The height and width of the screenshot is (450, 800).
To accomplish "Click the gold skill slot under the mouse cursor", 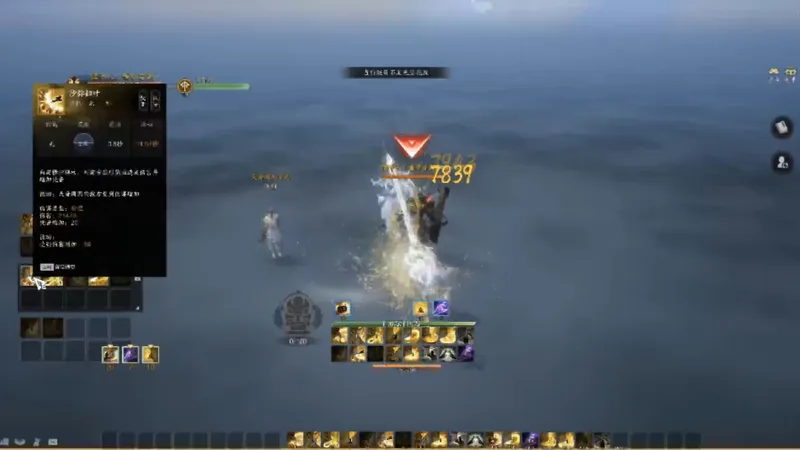I will click(x=28, y=275).
